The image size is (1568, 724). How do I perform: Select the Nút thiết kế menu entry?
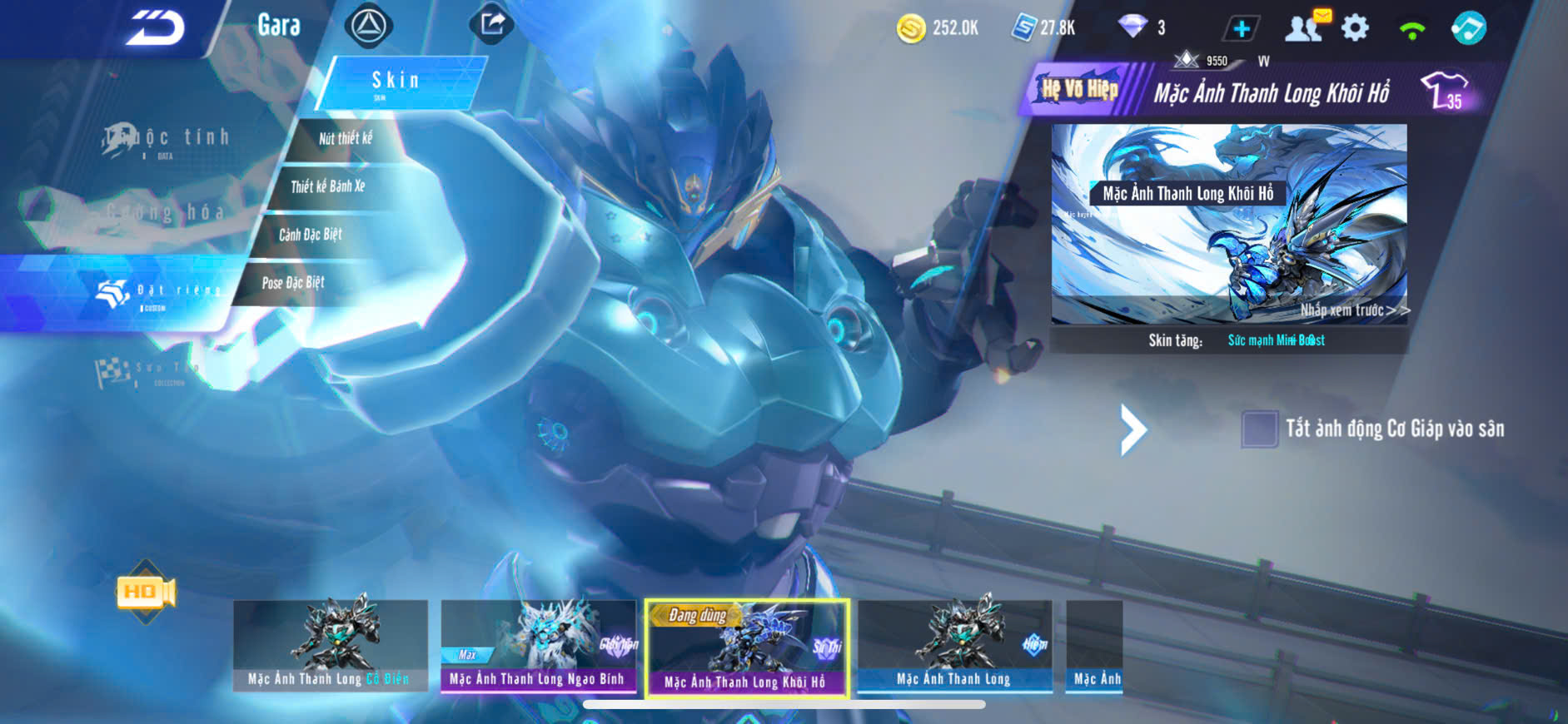click(x=346, y=138)
